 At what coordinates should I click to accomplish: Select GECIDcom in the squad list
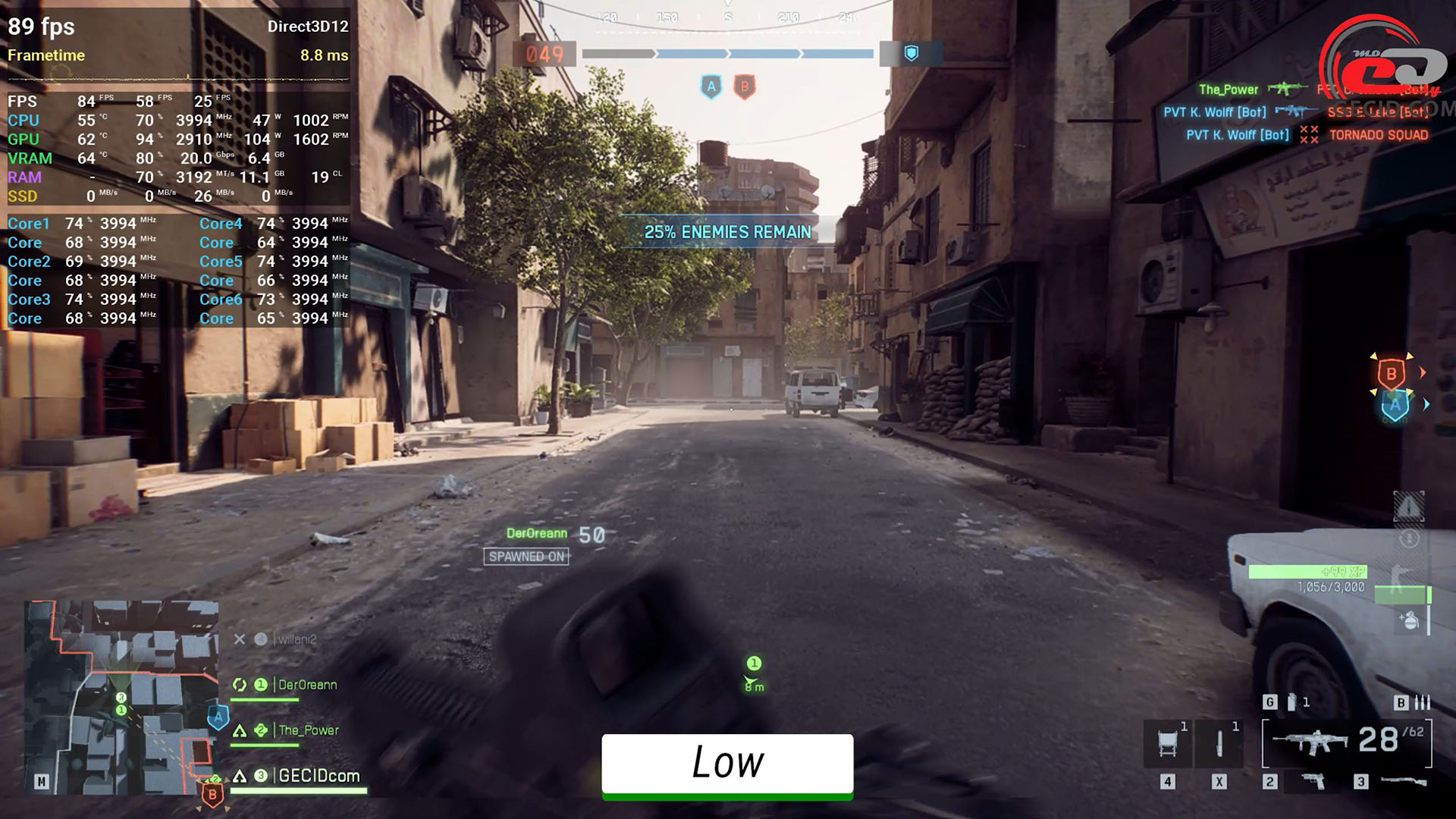click(x=318, y=776)
